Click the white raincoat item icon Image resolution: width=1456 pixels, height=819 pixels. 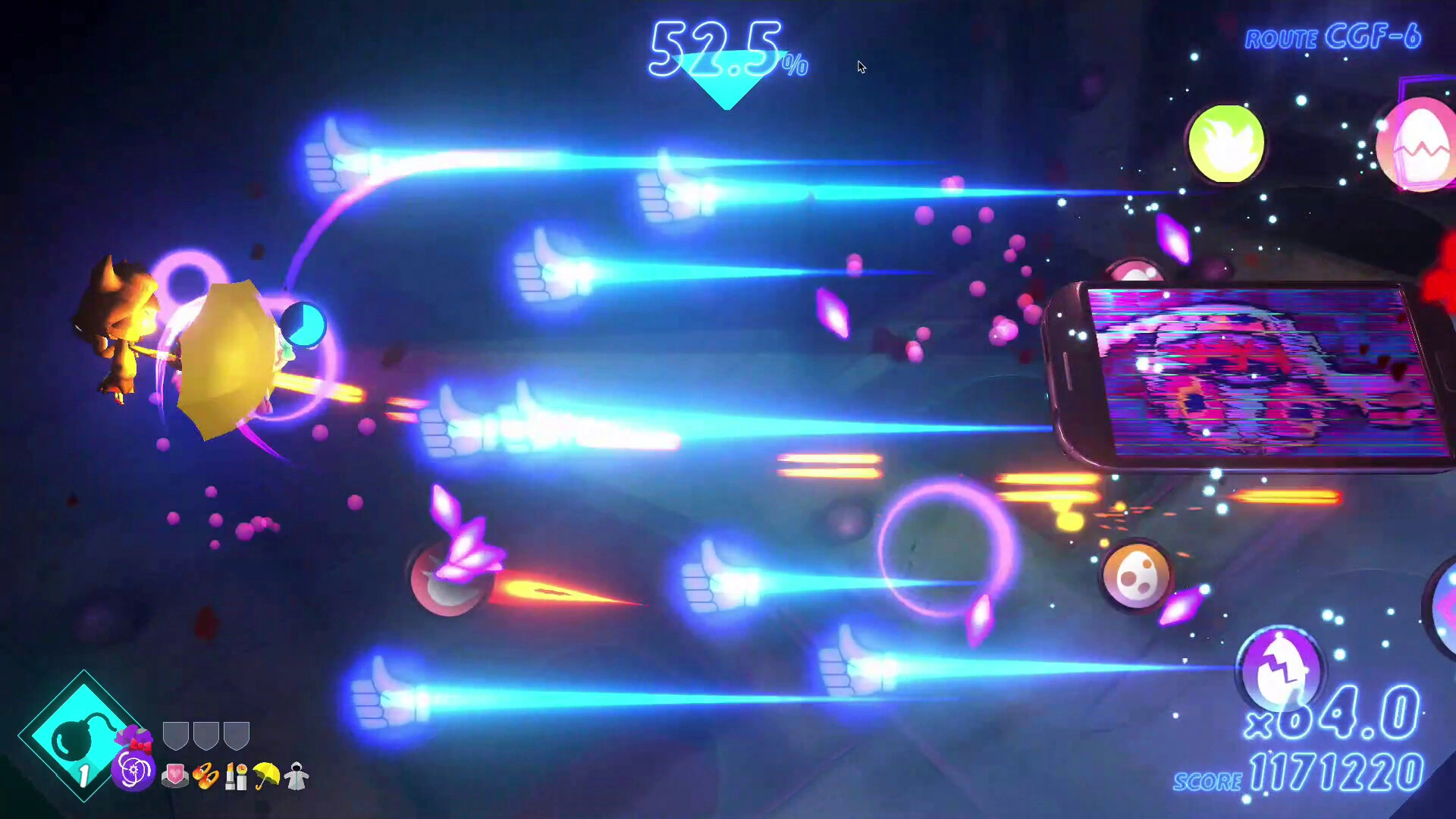[x=297, y=777]
